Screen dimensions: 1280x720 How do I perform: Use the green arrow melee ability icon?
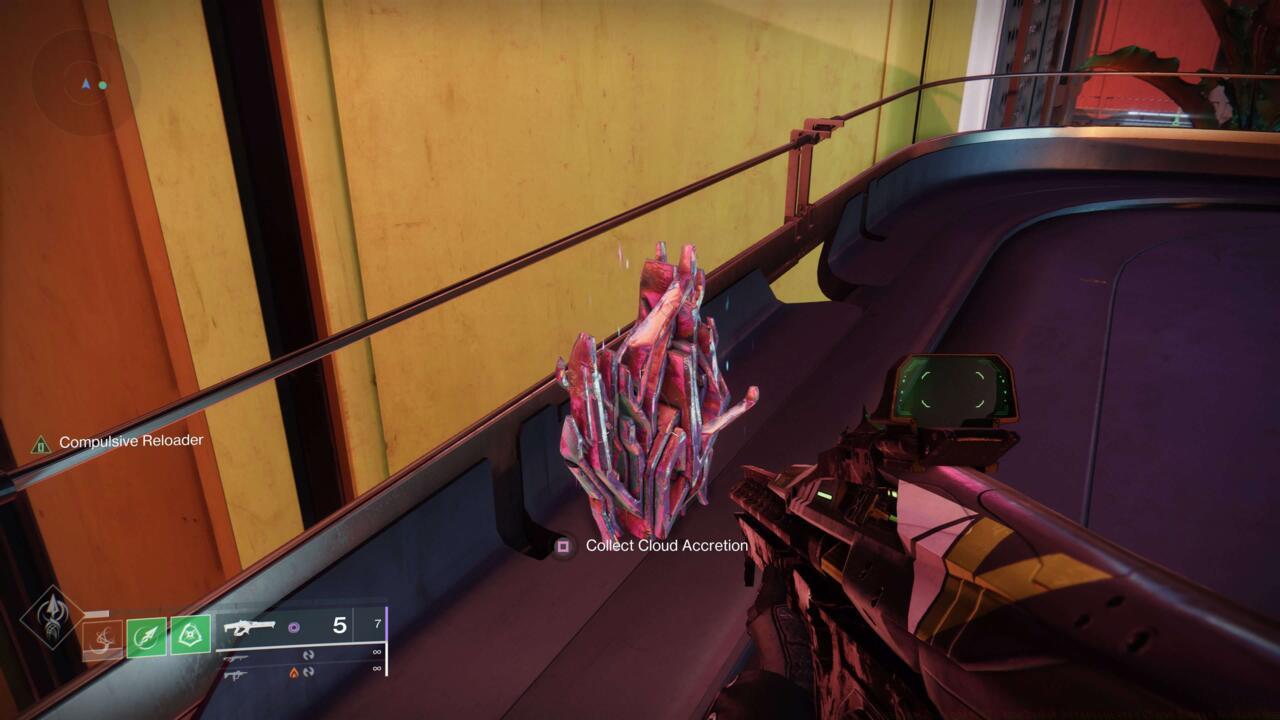click(146, 637)
